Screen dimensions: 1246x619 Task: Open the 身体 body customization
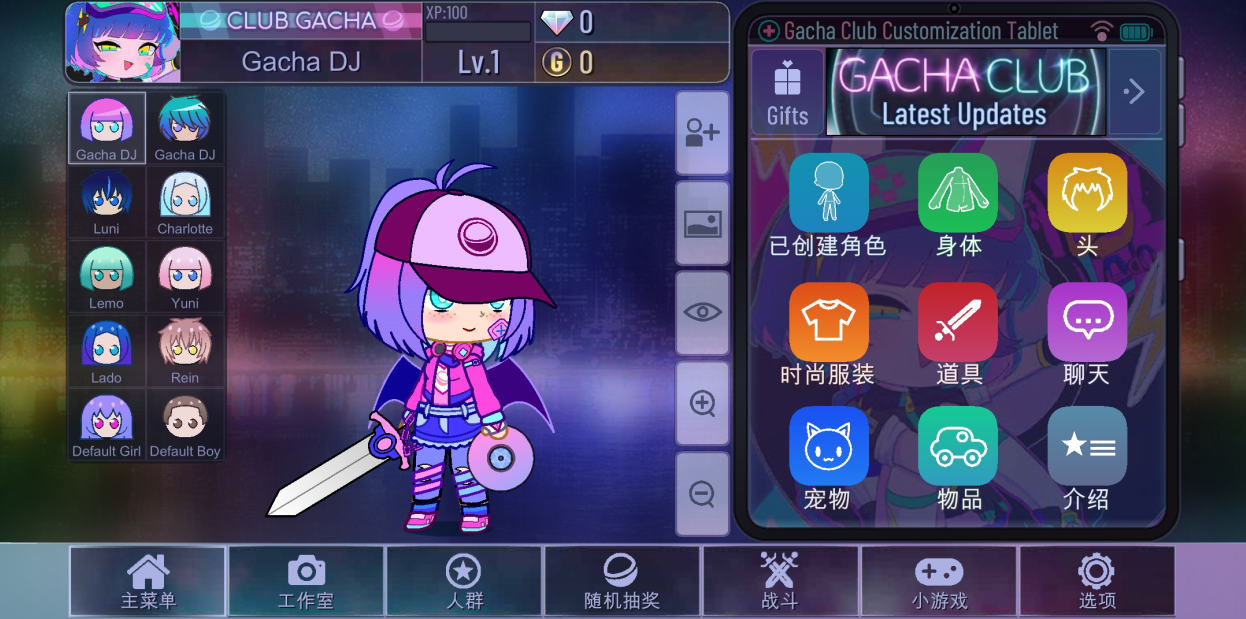coord(958,193)
